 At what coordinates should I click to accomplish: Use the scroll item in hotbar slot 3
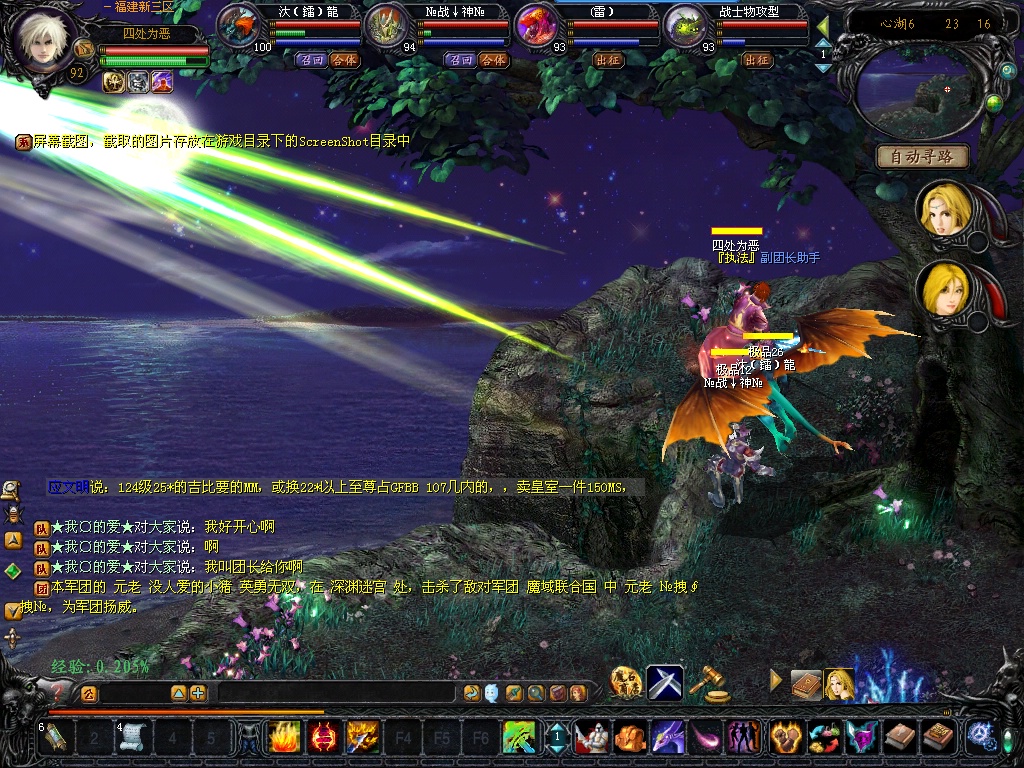(x=133, y=738)
